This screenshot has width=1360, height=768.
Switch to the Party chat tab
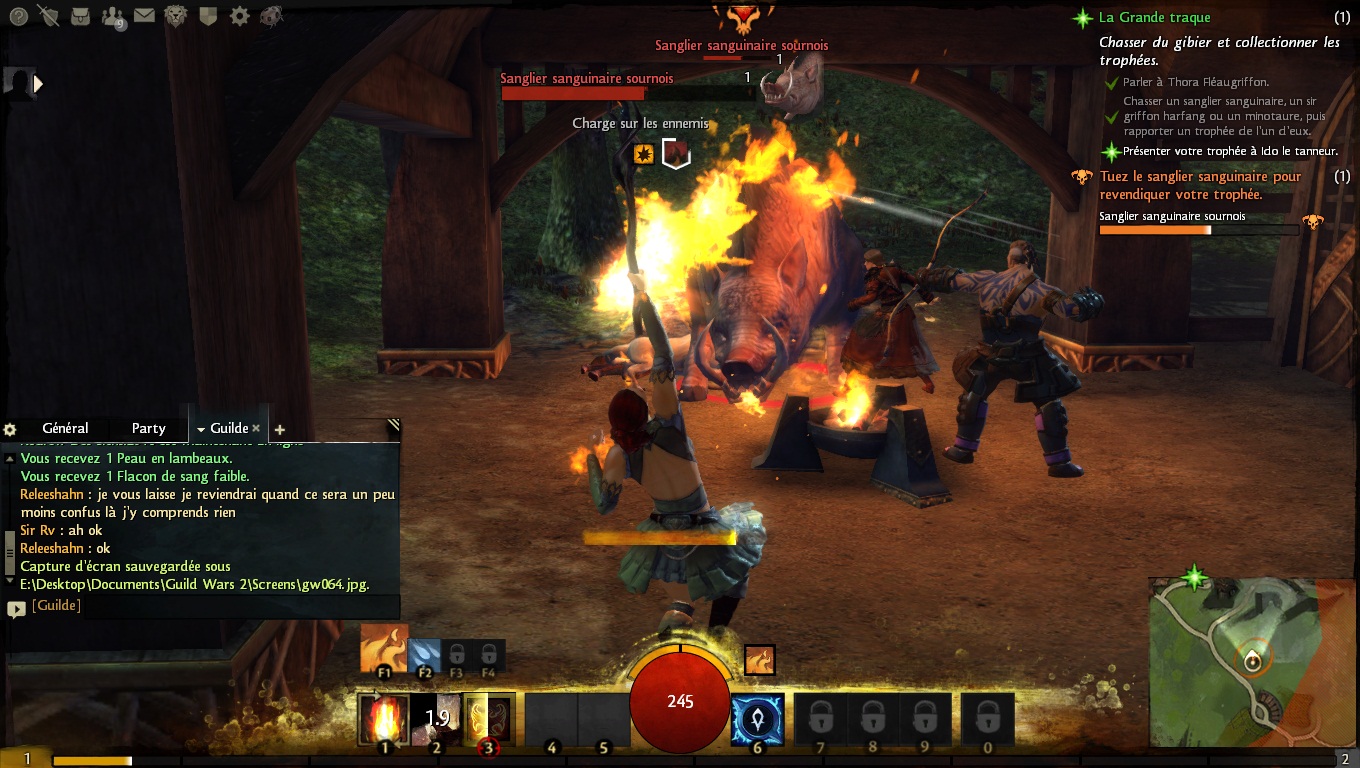coord(148,428)
